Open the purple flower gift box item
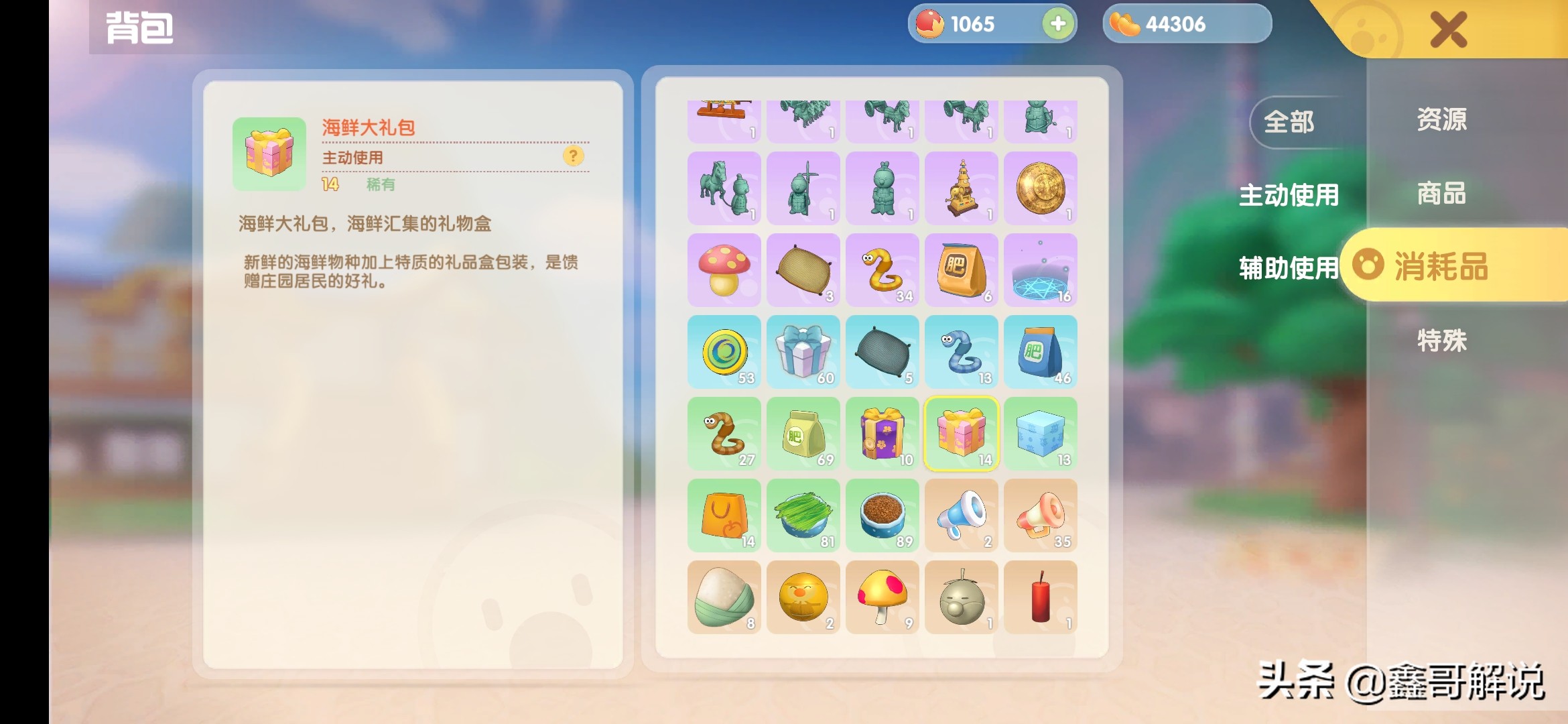This screenshot has width=1568, height=724. [883, 434]
